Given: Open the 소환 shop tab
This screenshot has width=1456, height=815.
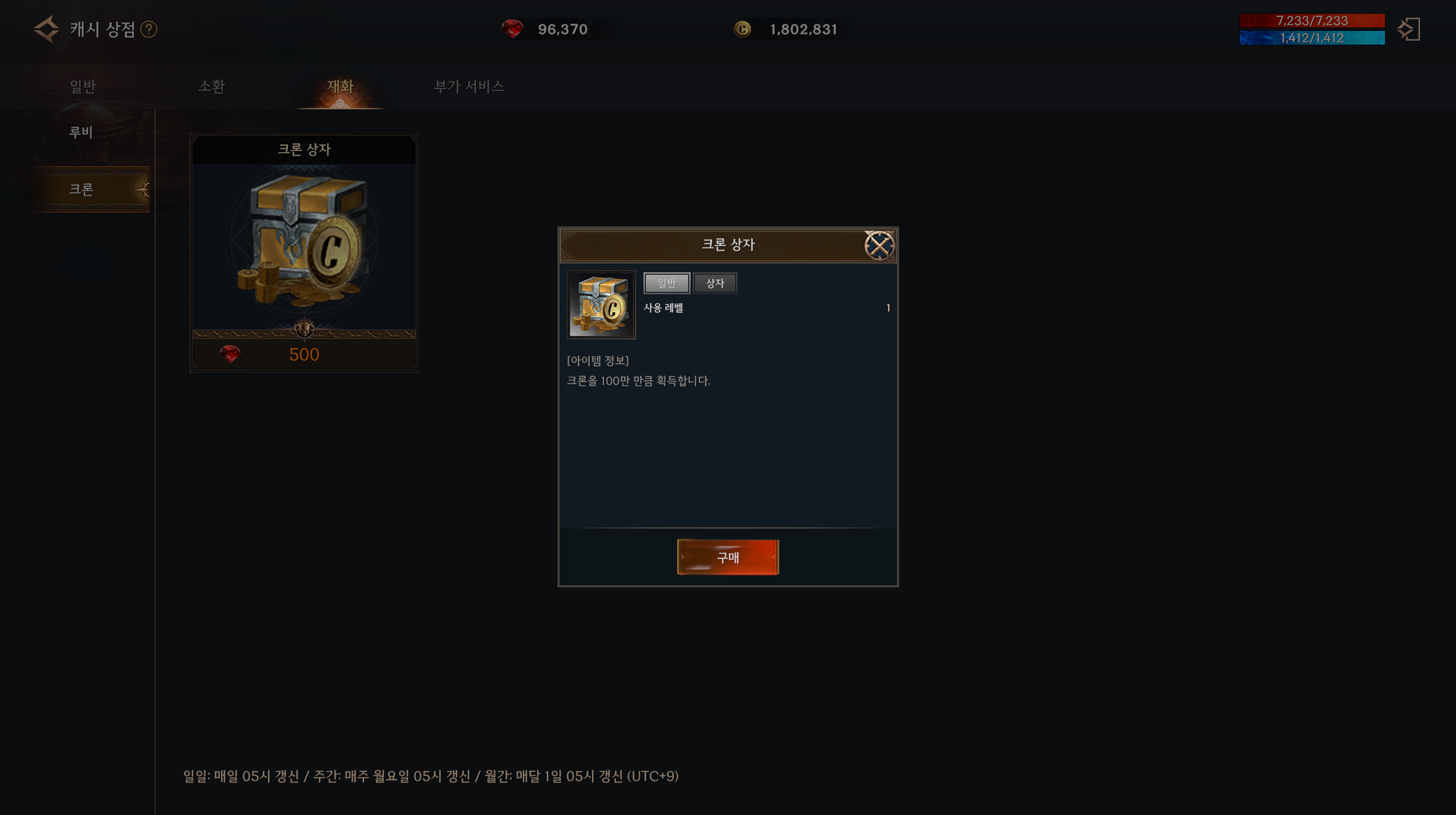Looking at the screenshot, I should (x=211, y=86).
